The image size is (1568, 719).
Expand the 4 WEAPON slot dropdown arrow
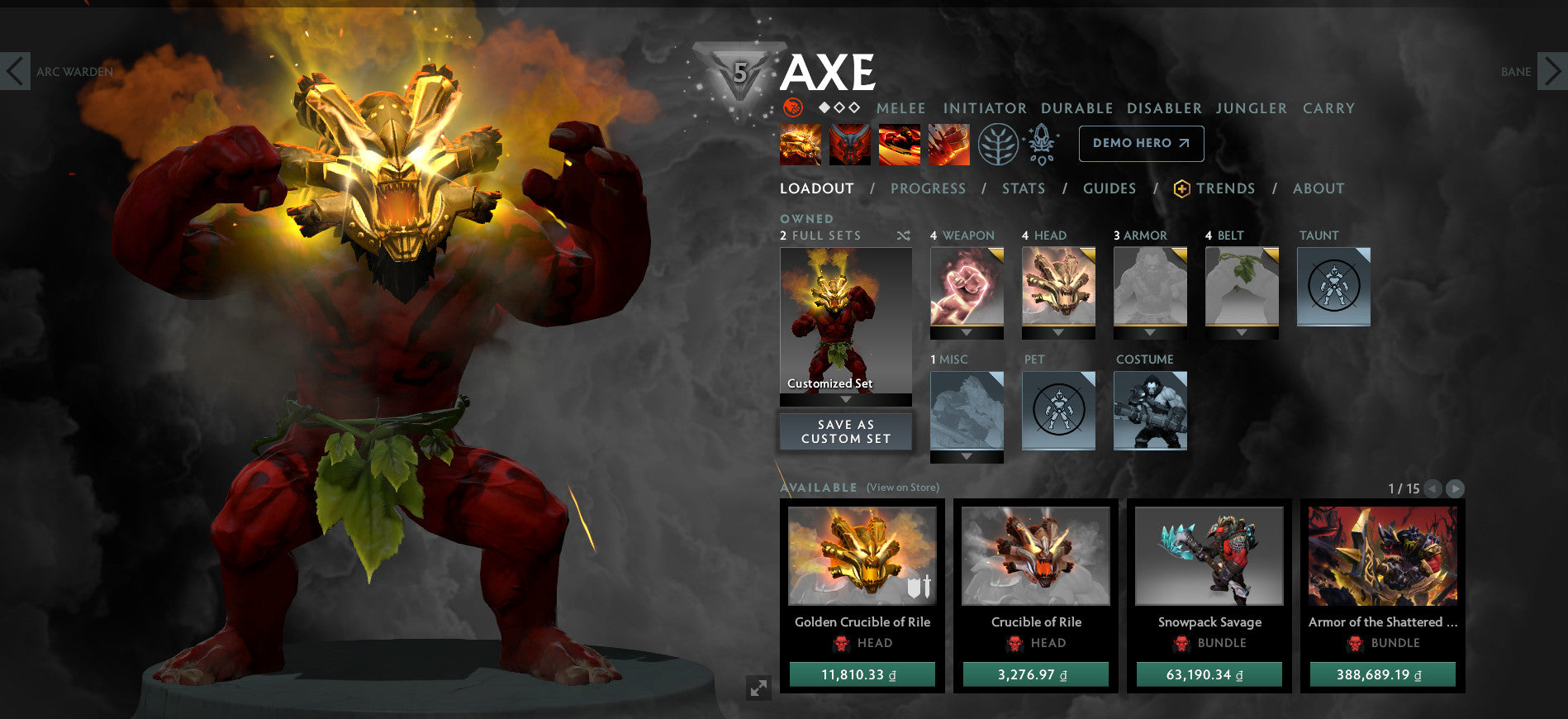966,334
